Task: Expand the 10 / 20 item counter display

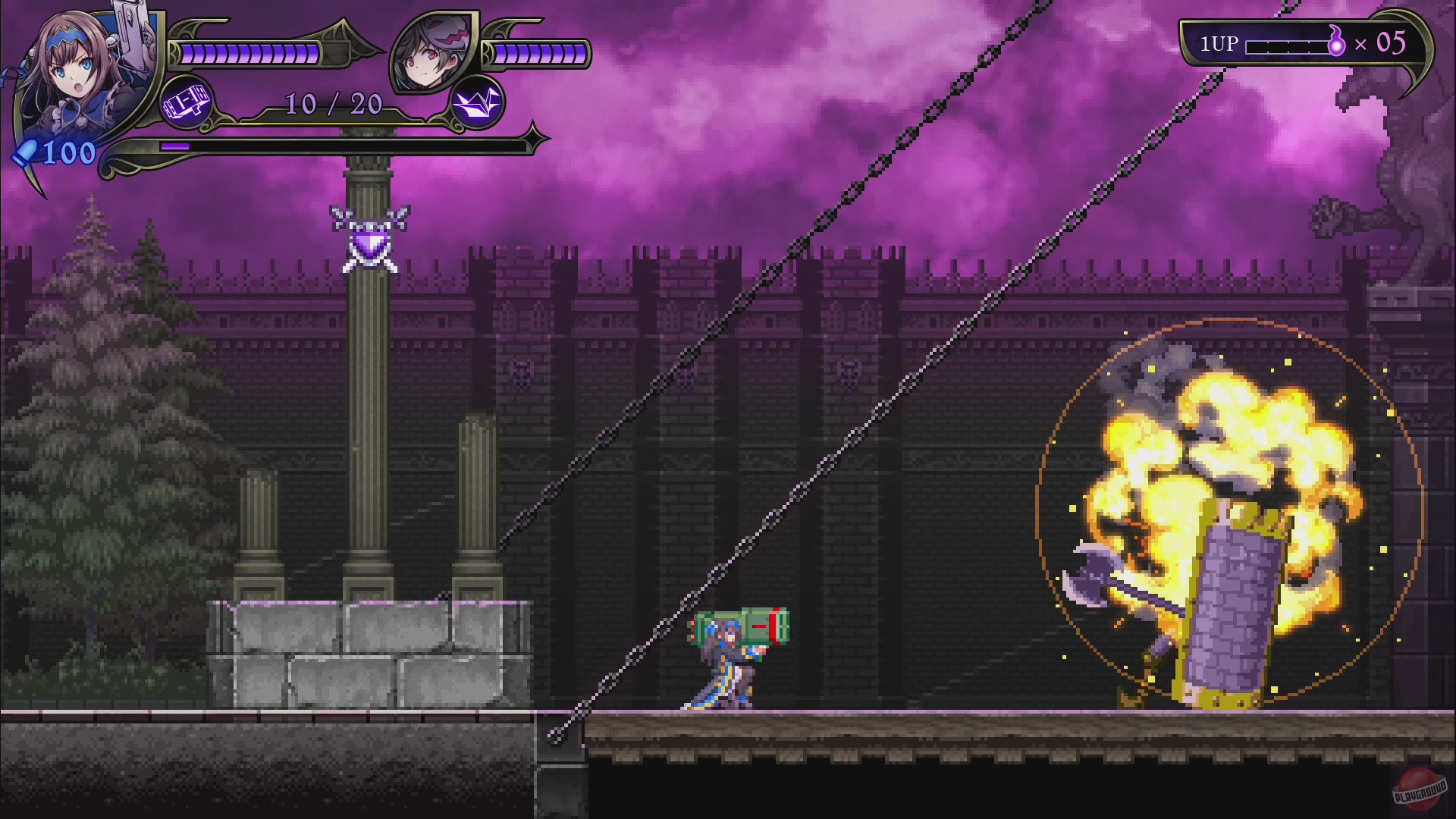Action: coord(332,105)
